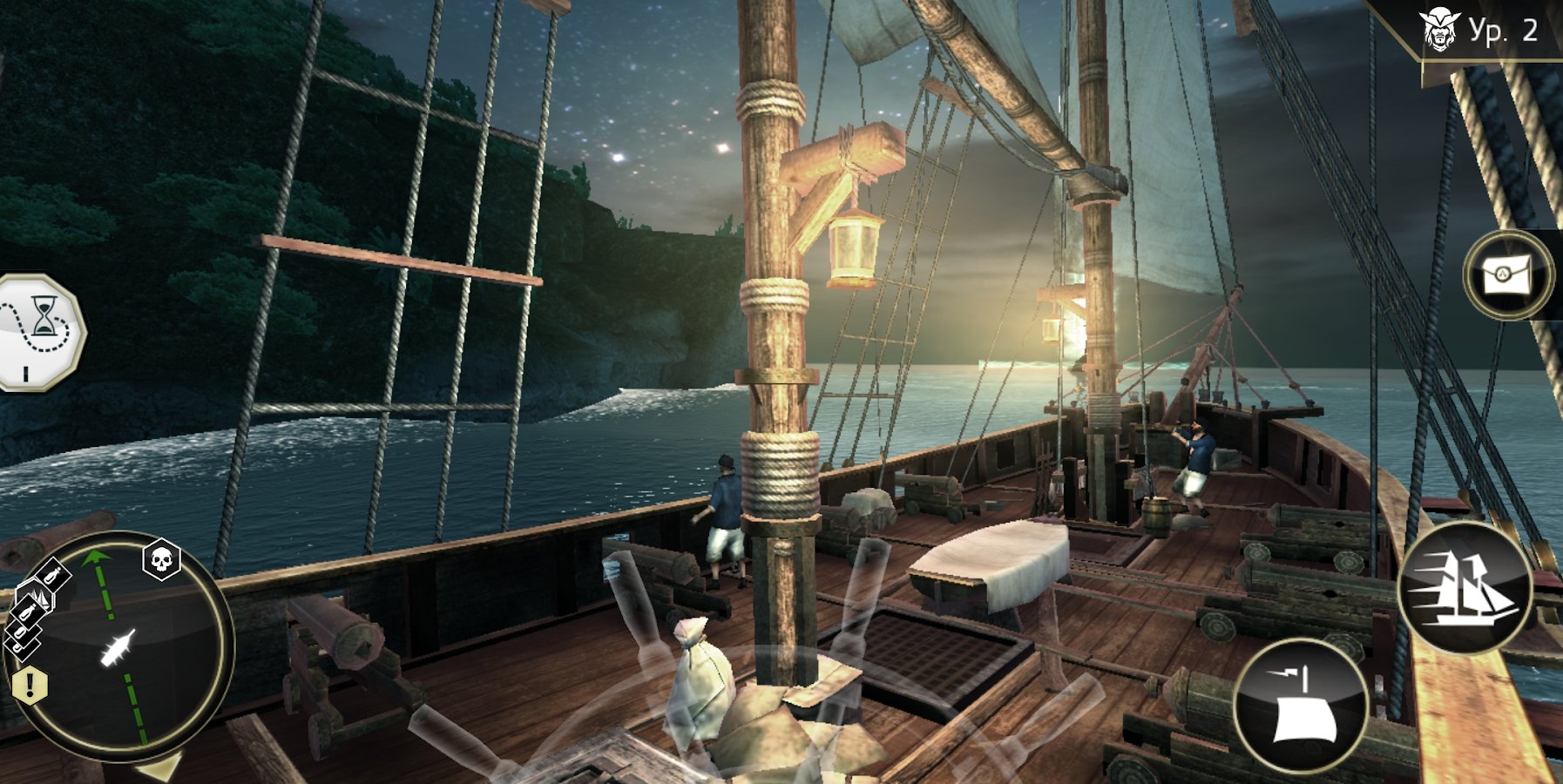1563x784 pixels.
Task: Tap the hourglass route map button
Action: click(38, 331)
